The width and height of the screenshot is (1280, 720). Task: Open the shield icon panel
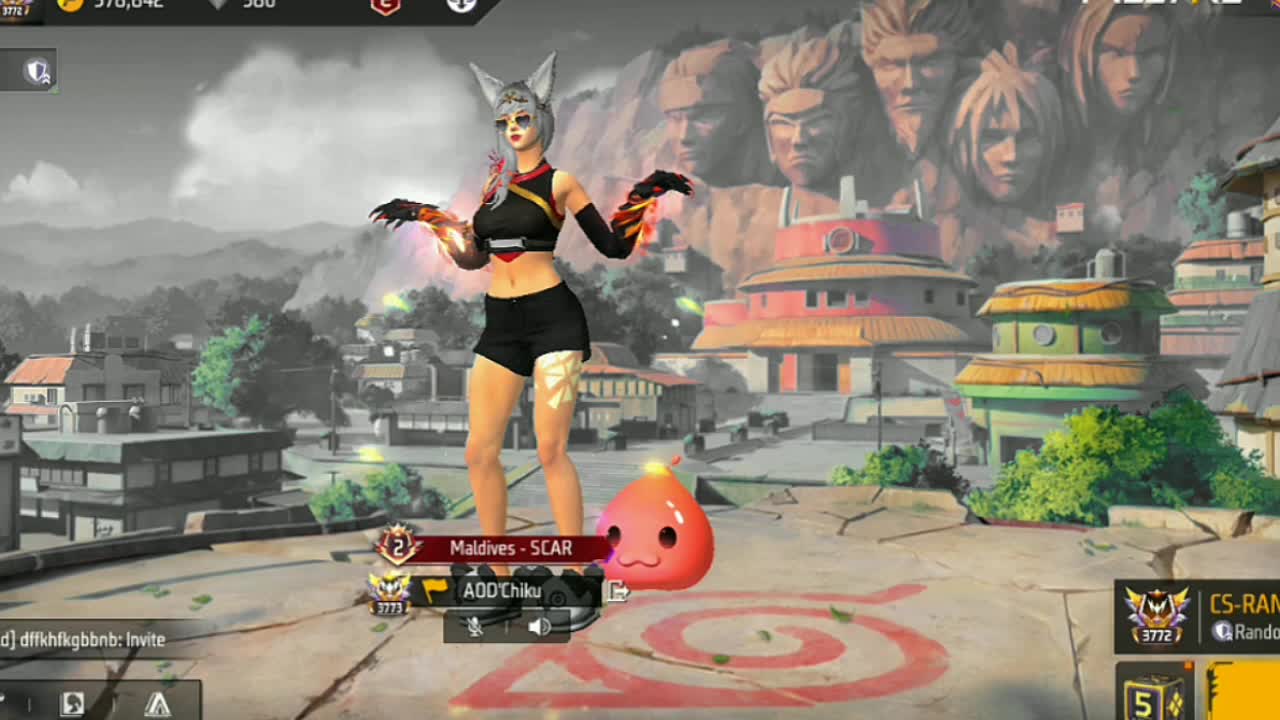coord(38,71)
